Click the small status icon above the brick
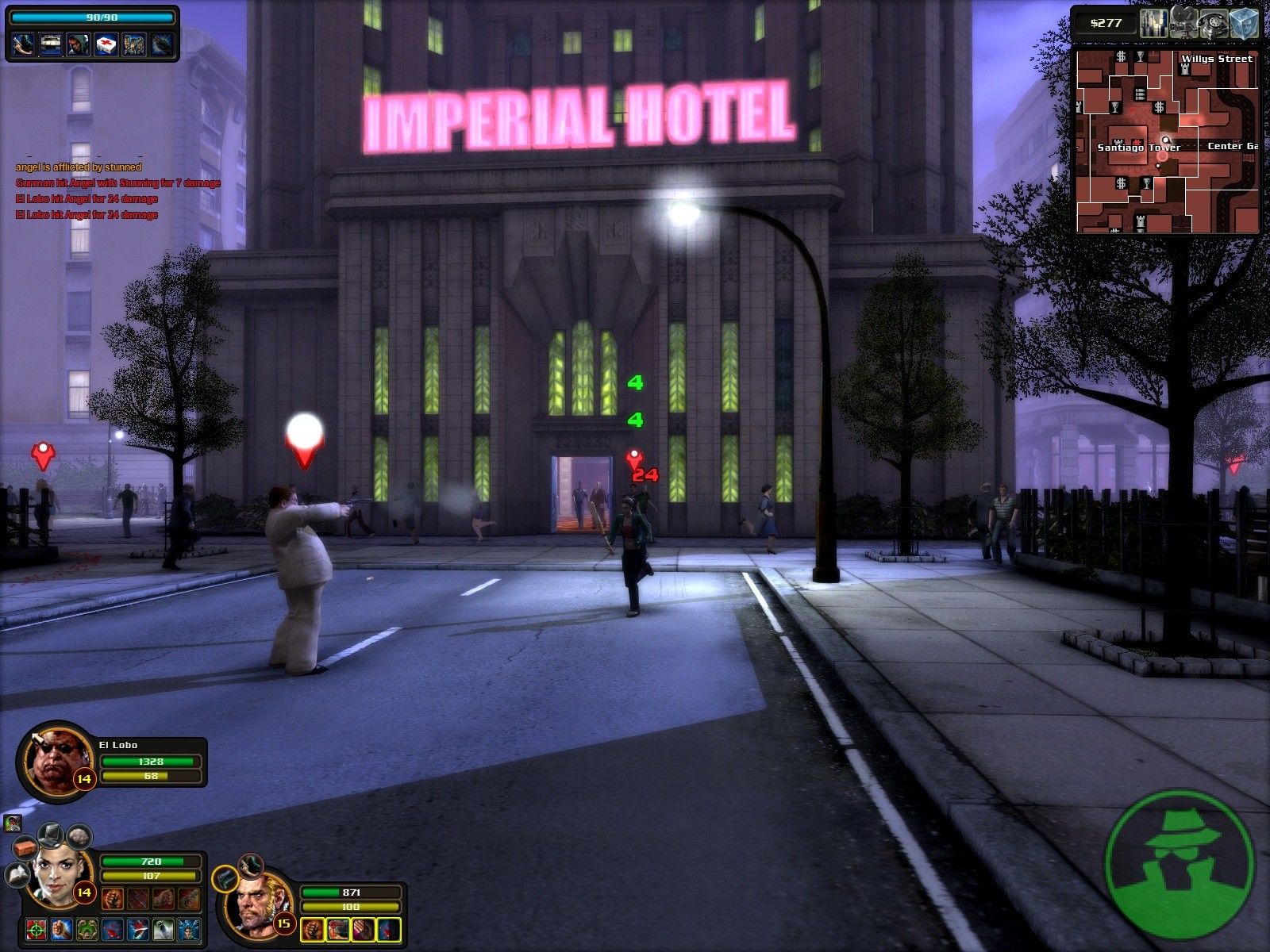This screenshot has height=952, width=1270. 11,823
